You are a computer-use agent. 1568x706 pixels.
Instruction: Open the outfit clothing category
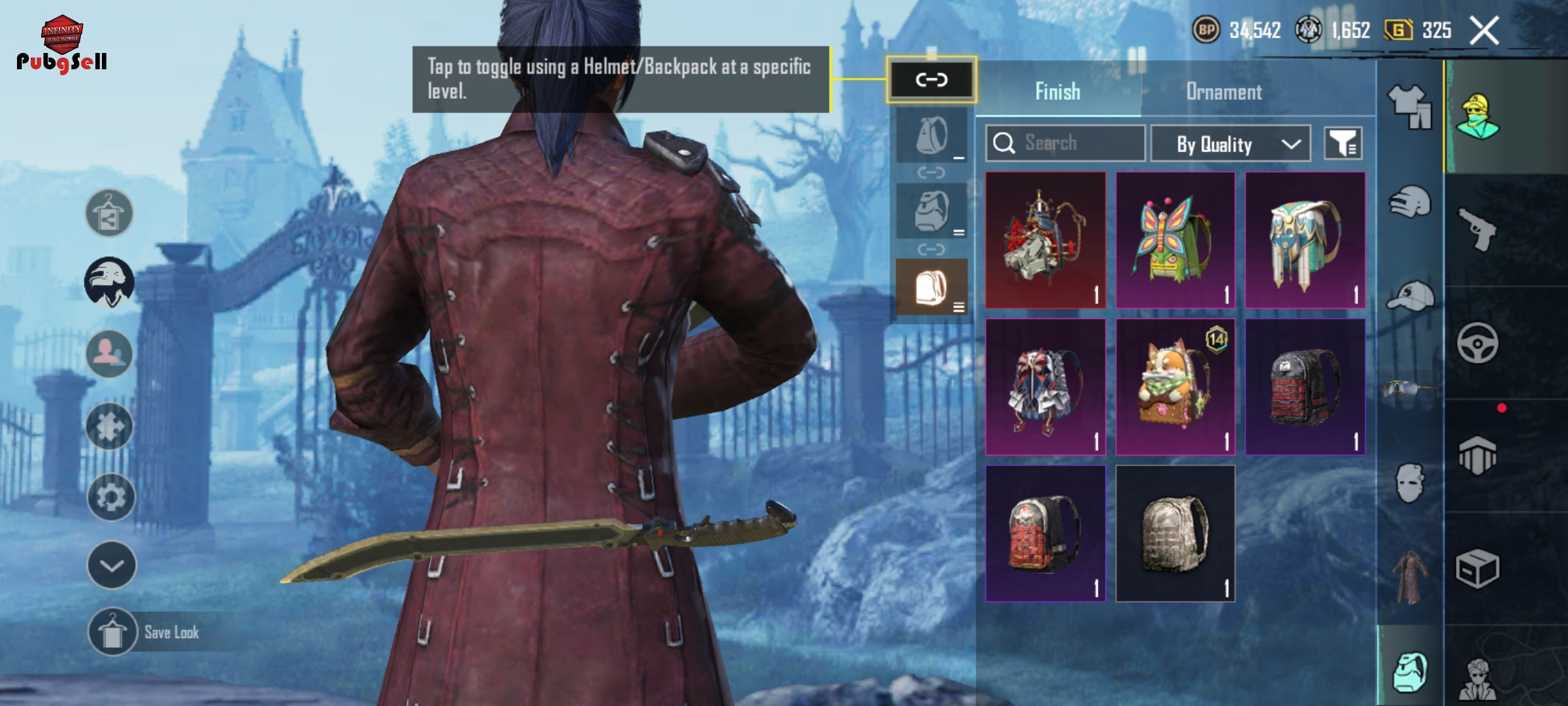pyautogui.click(x=1409, y=107)
